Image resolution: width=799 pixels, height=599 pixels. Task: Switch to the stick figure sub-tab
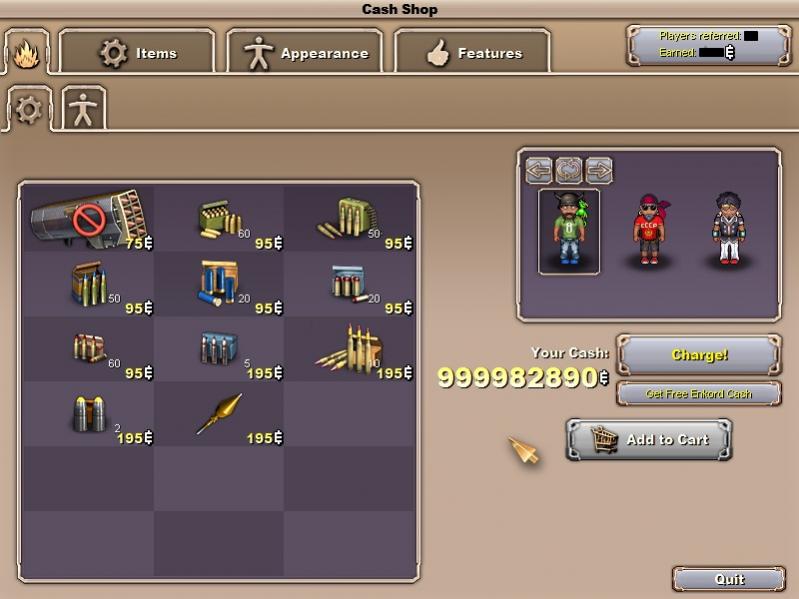coord(83,109)
